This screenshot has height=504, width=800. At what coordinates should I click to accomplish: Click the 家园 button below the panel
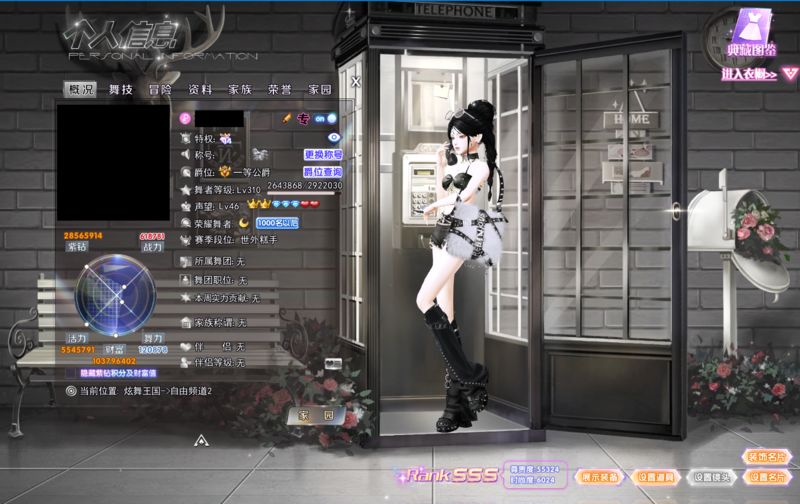(315, 415)
